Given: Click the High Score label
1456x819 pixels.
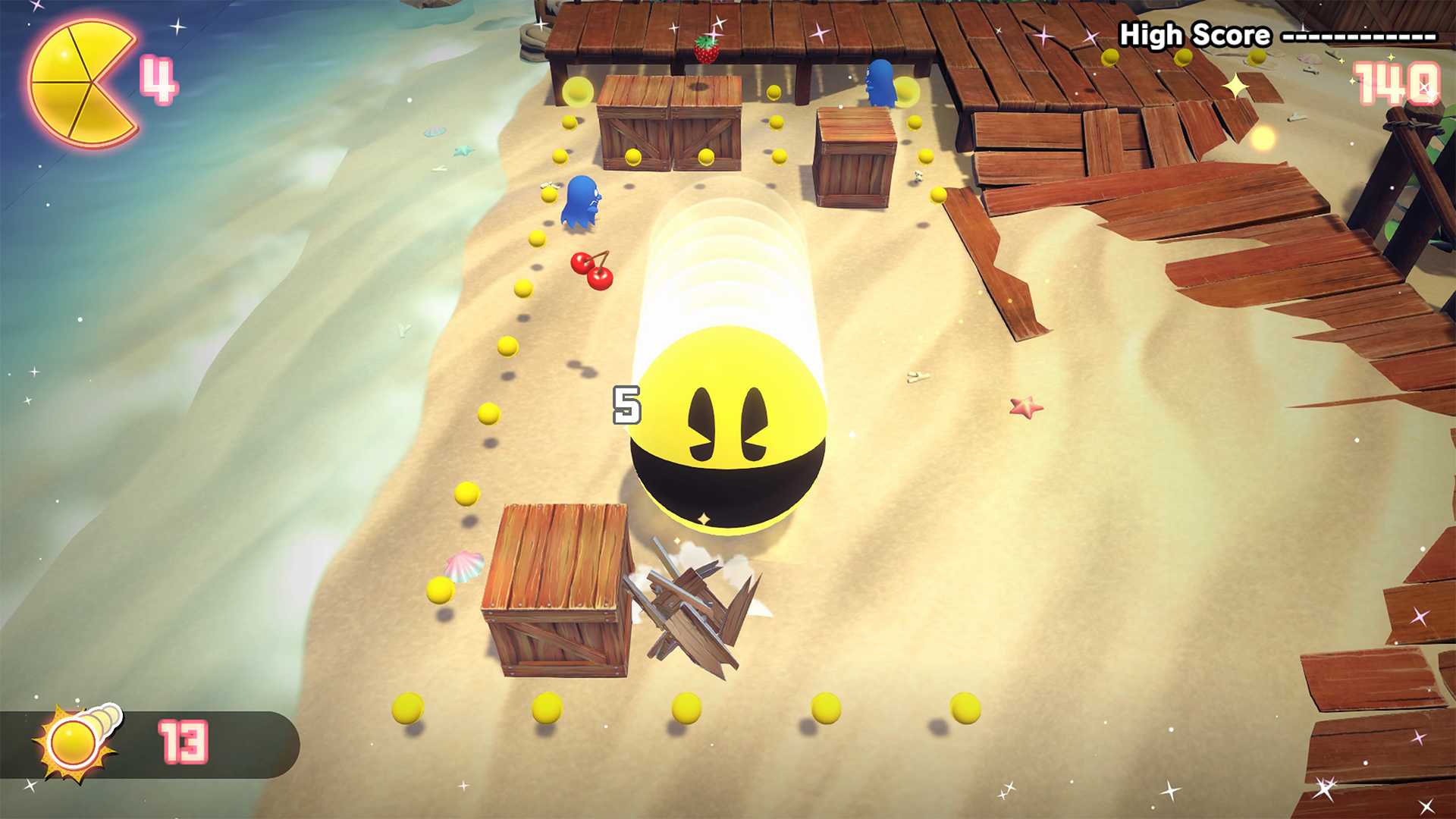Looking at the screenshot, I should point(1193,34).
